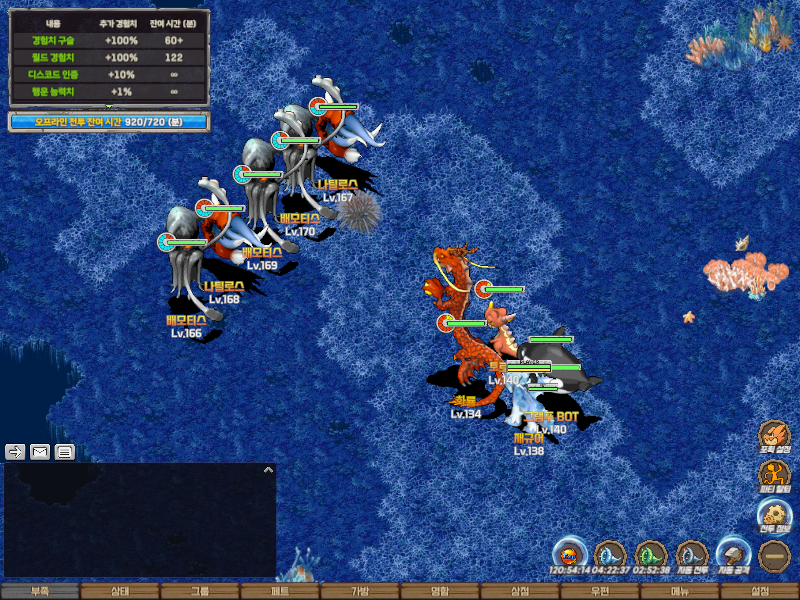Open the 가방 bag menu
The height and width of the screenshot is (600, 800).
pos(360,591)
